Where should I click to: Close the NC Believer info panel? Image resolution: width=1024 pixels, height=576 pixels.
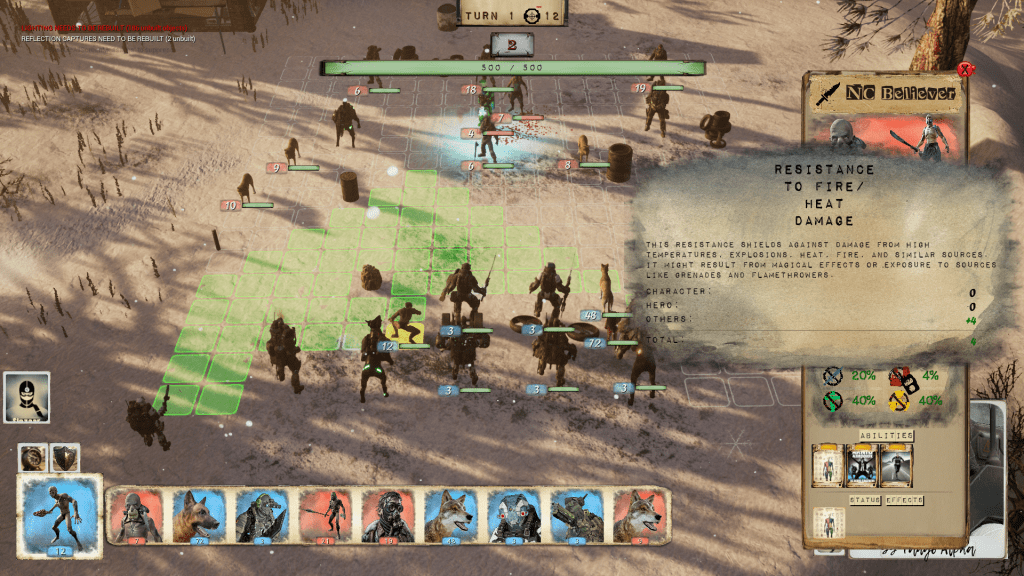[x=964, y=70]
